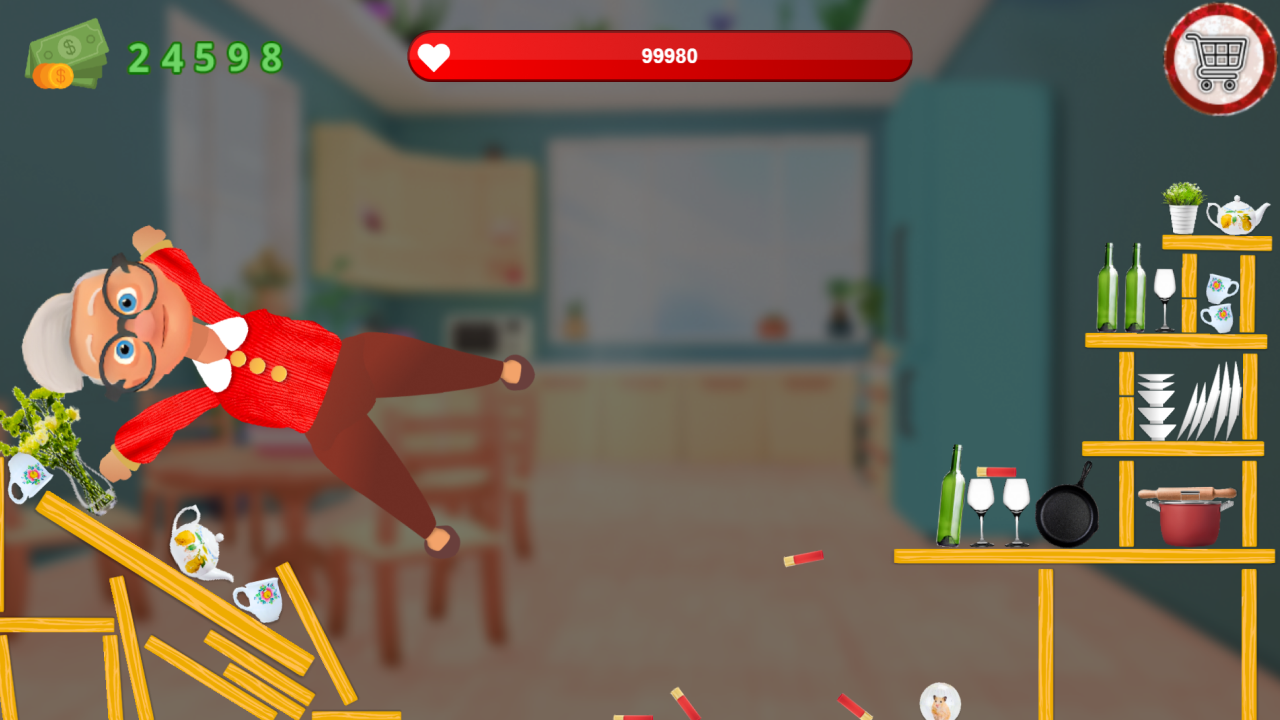The width and height of the screenshot is (1280, 720).
Task: Tap the heart icon on the health bar
Action: [434, 57]
